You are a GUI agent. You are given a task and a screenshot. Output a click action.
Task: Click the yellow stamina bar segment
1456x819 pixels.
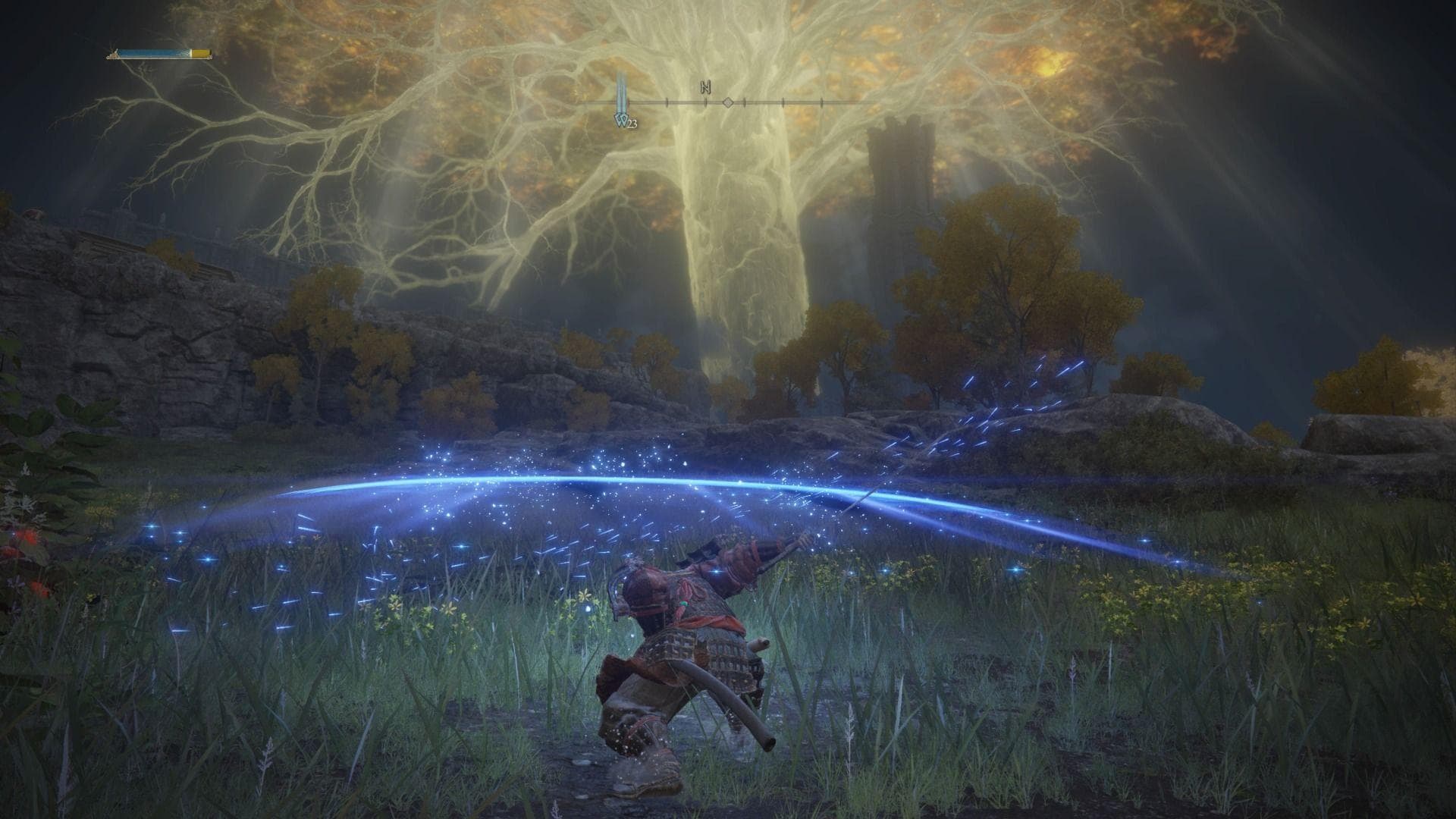pyautogui.click(x=199, y=53)
